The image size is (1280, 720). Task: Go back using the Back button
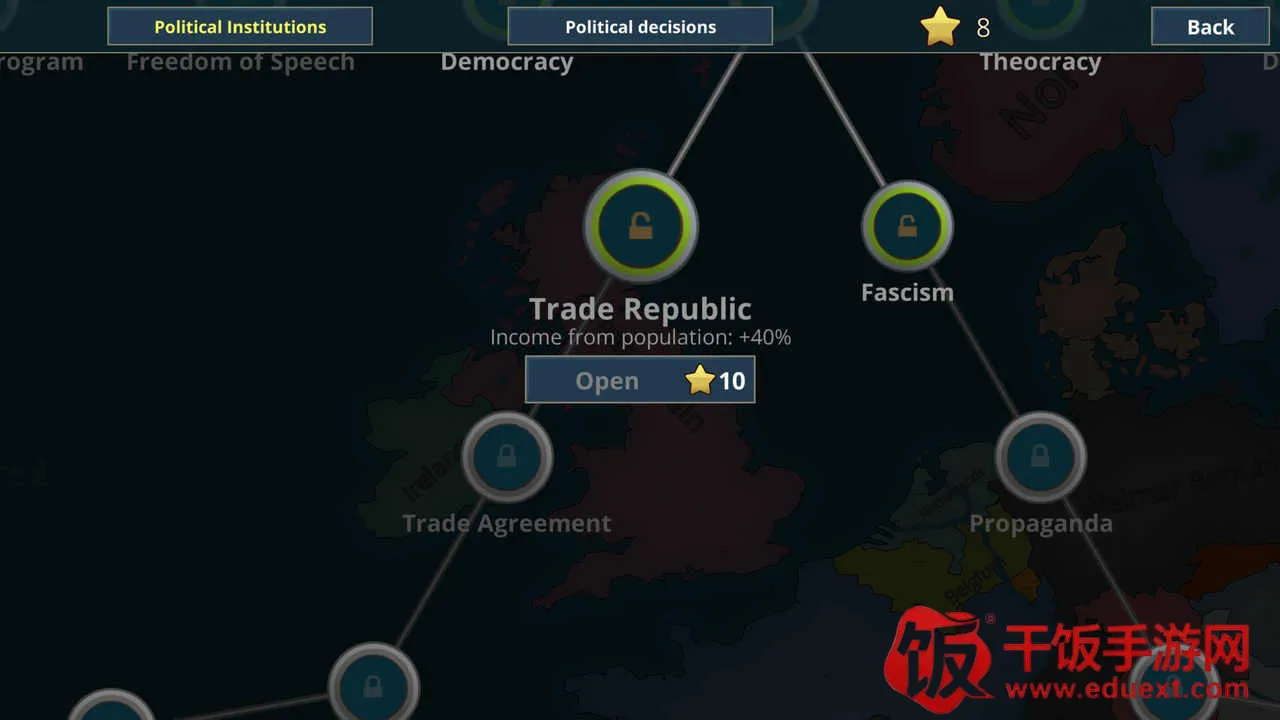click(1210, 27)
